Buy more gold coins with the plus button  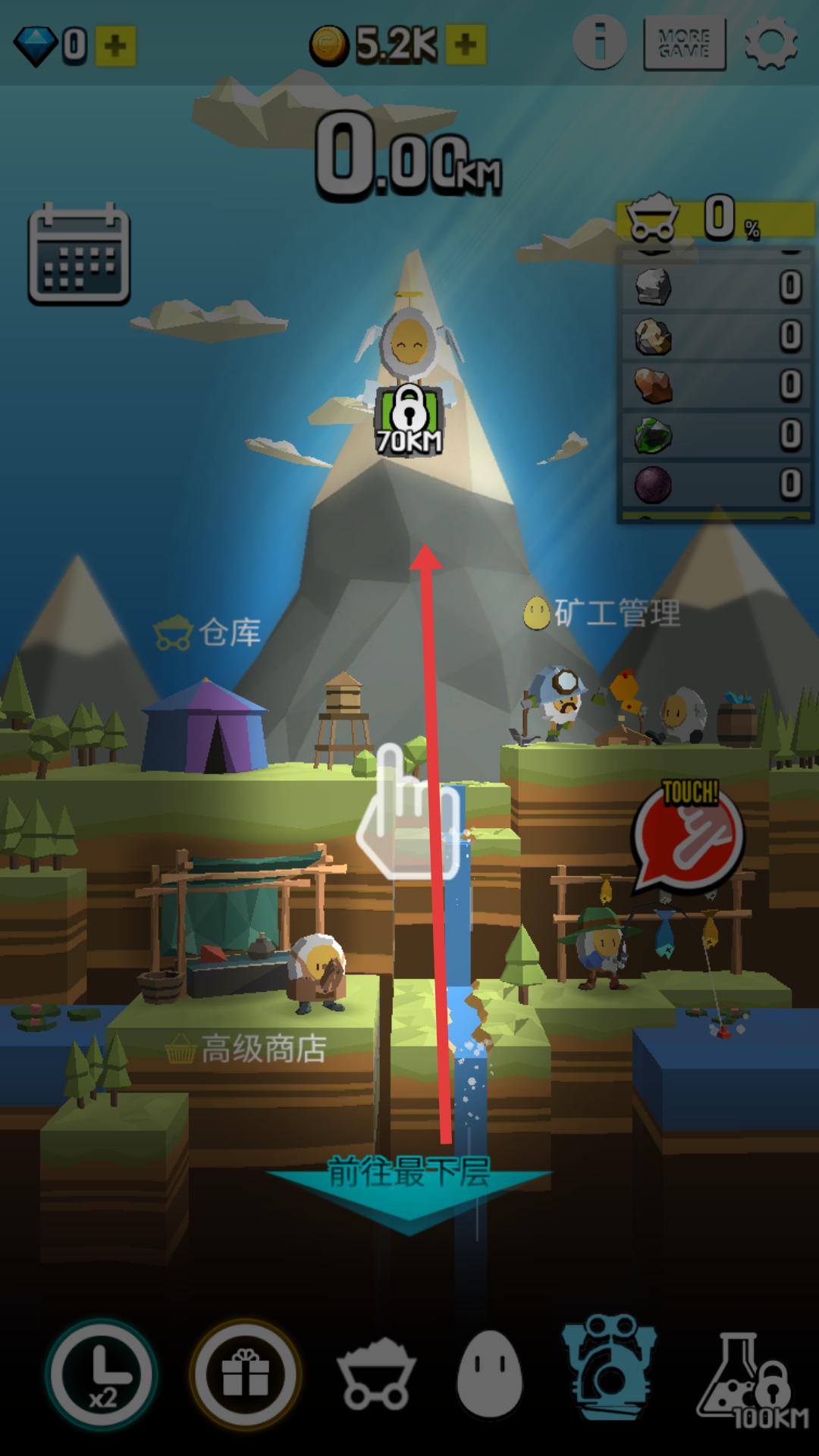465,46
